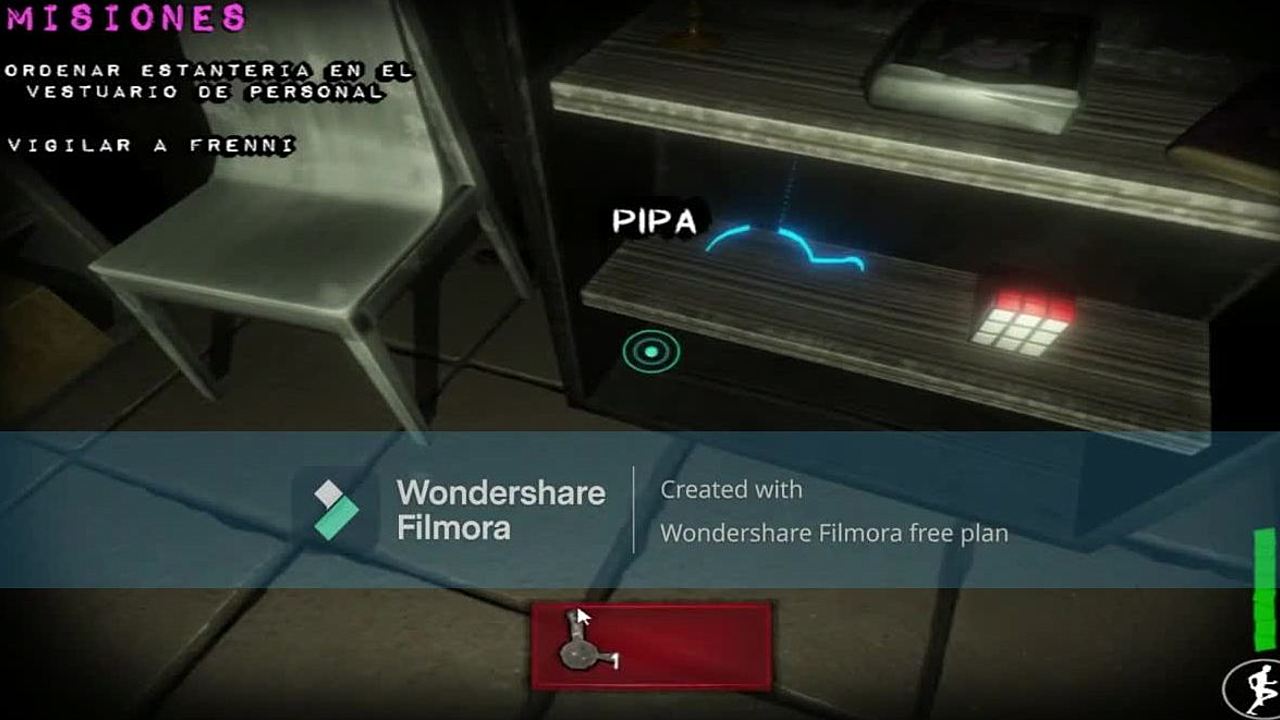Select the red inventory slot with the key
The image size is (1280, 720).
click(651, 646)
